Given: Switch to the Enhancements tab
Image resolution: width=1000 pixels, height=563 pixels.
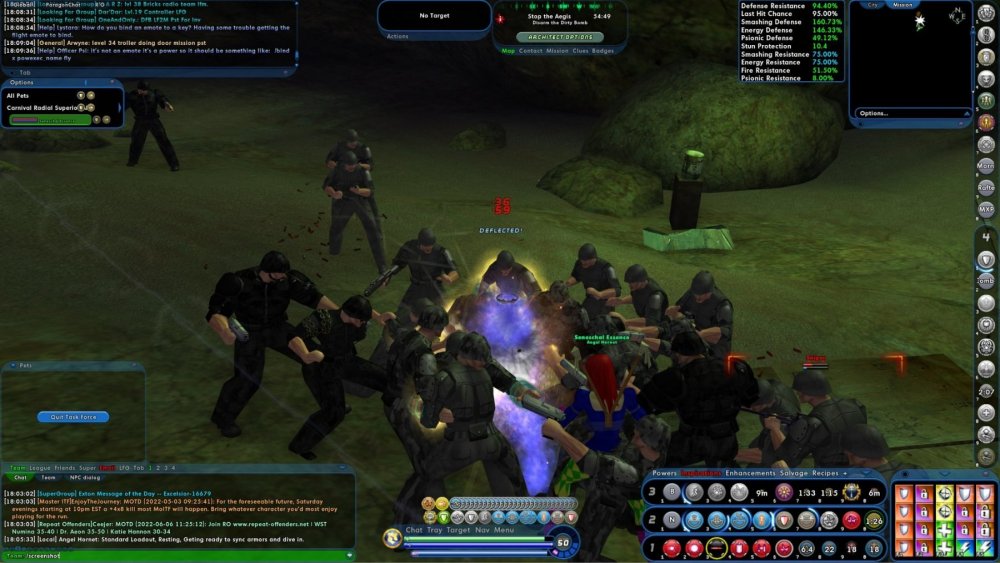Looking at the screenshot, I should 752,473.
